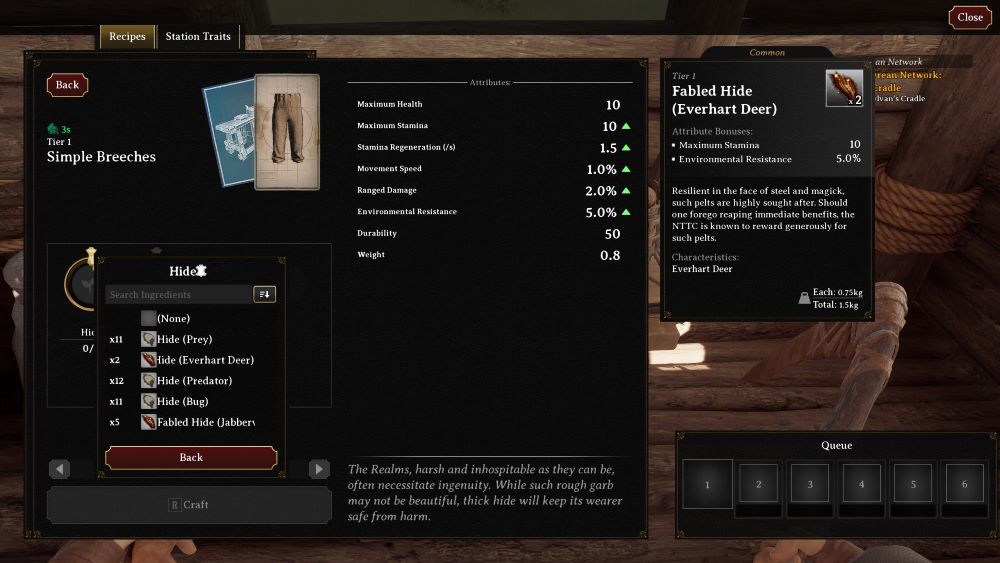Click the Search Ingredients field
Image resolution: width=1000 pixels, height=563 pixels.
pyautogui.click(x=179, y=295)
